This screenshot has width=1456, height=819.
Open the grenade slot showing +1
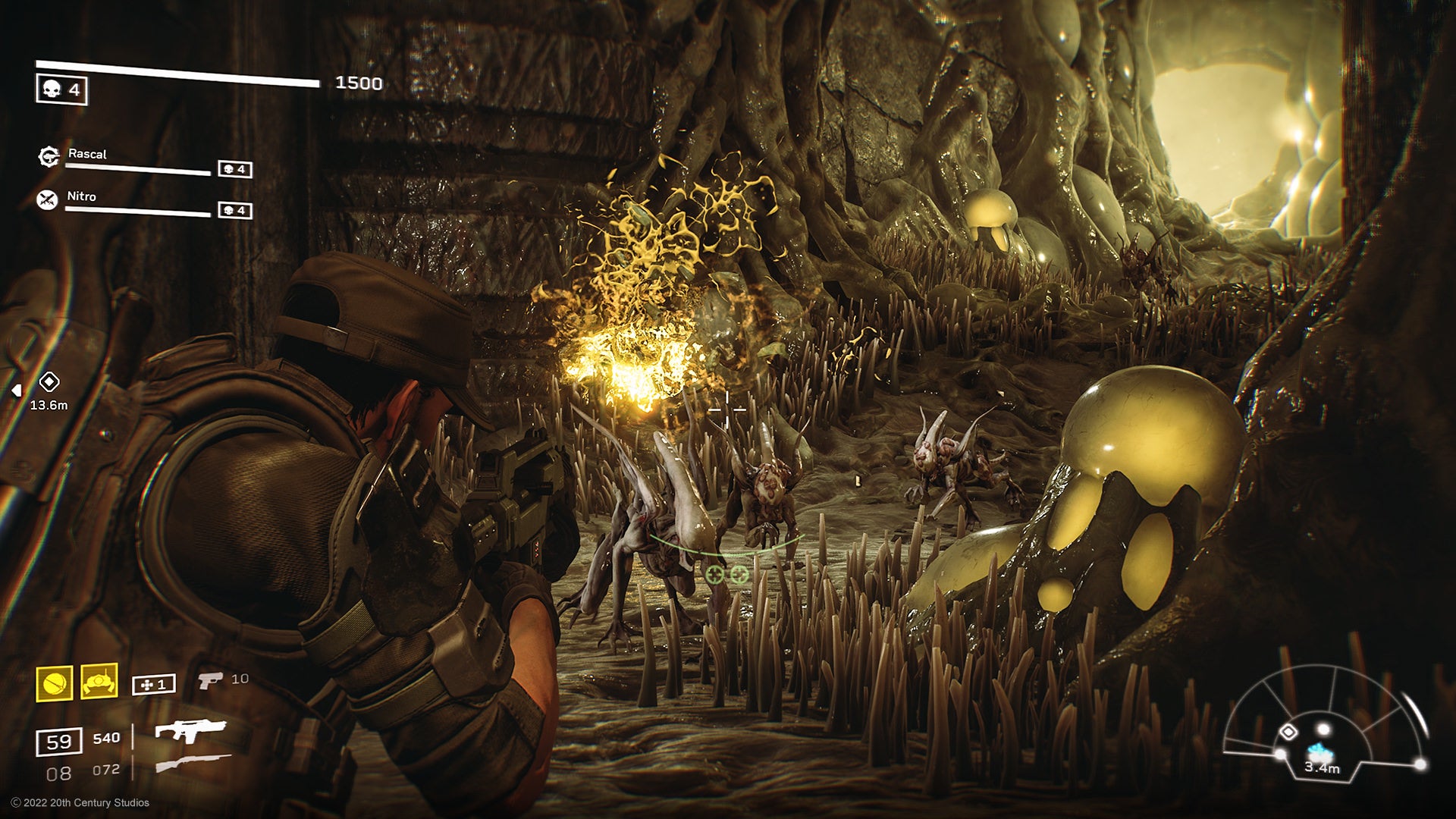click(x=153, y=684)
